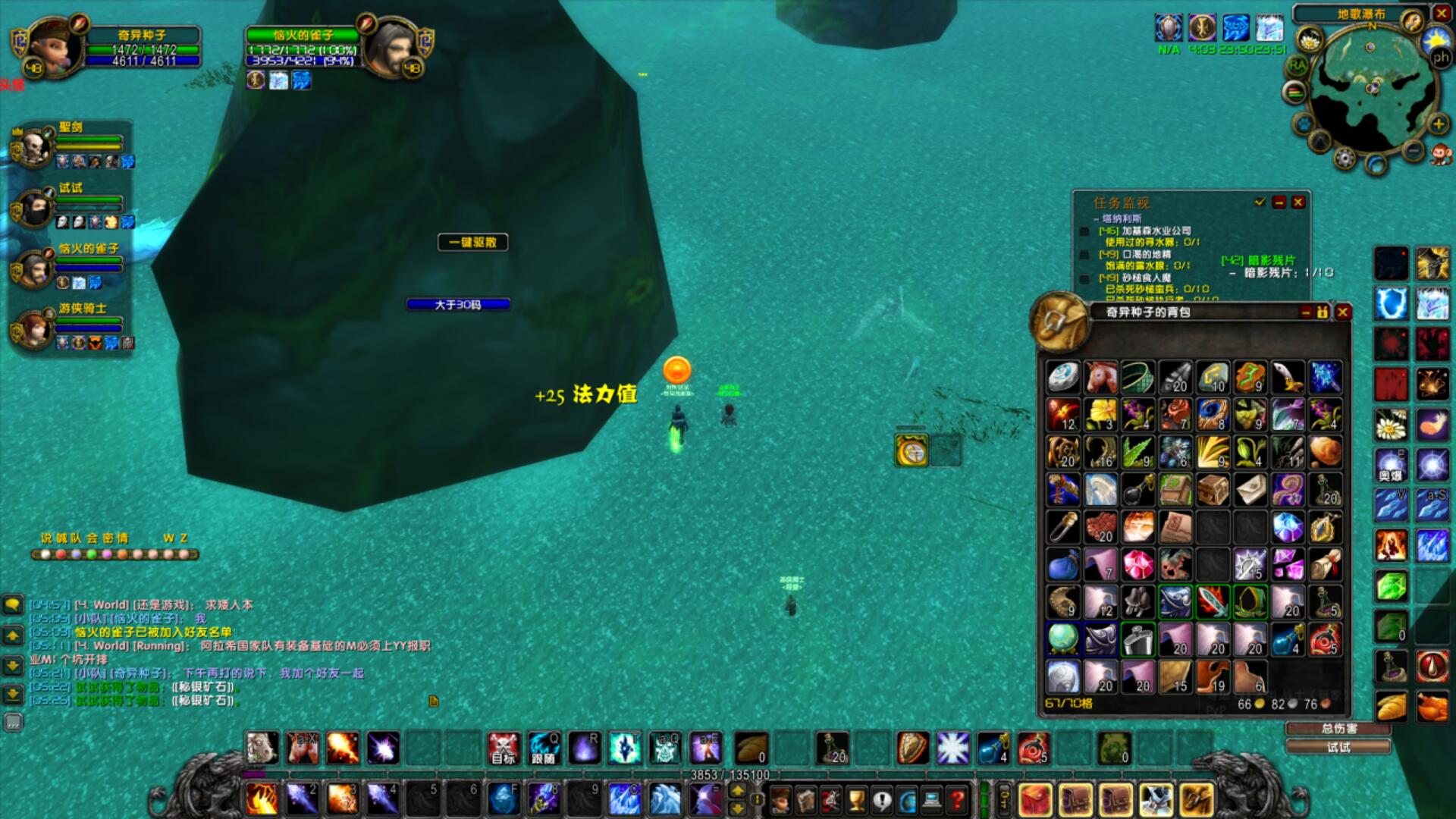Close the 奇异种子的背包 bag window
Image resolution: width=1456 pixels, height=819 pixels.
tap(1343, 312)
